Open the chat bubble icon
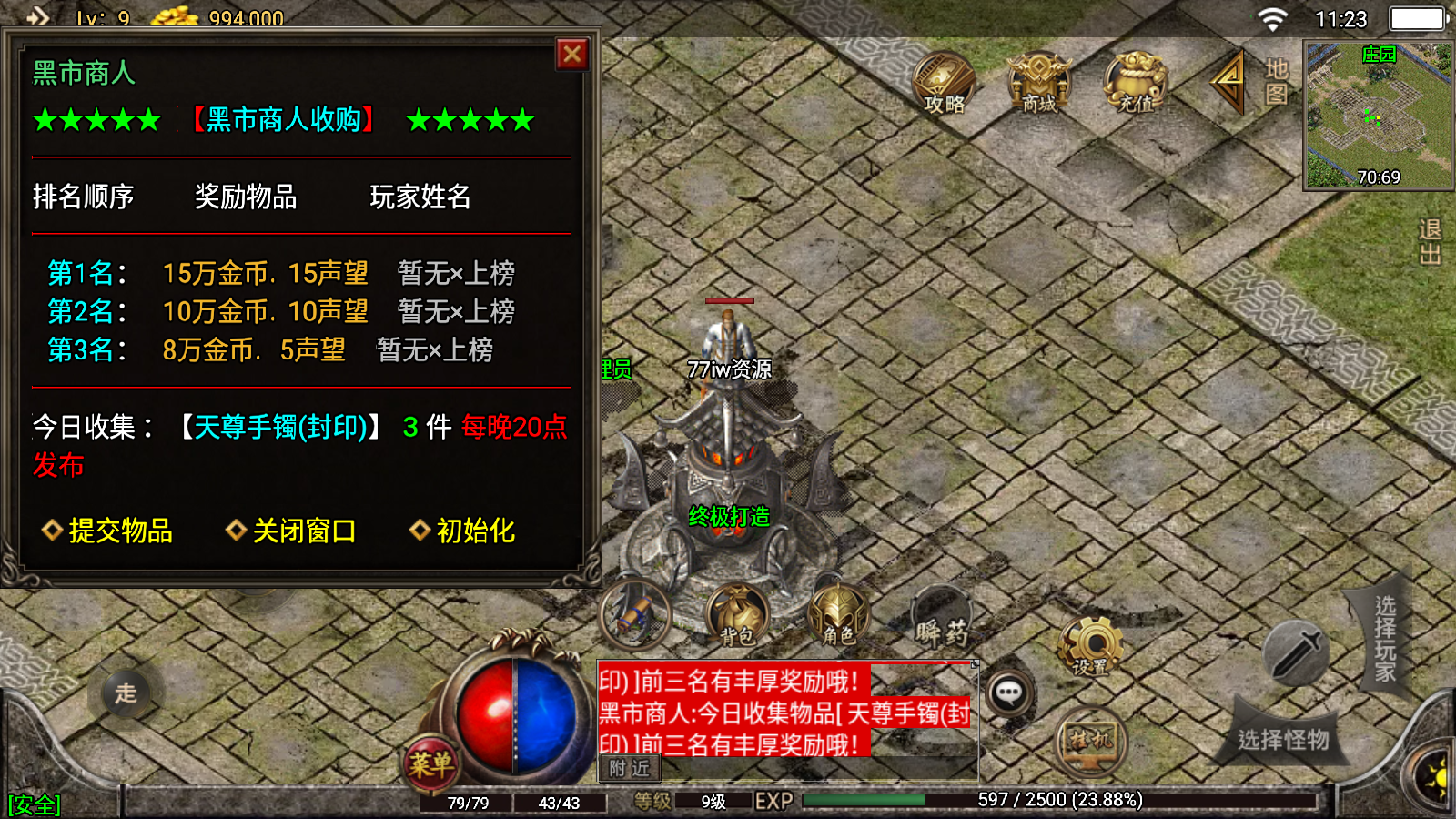 click(1008, 693)
